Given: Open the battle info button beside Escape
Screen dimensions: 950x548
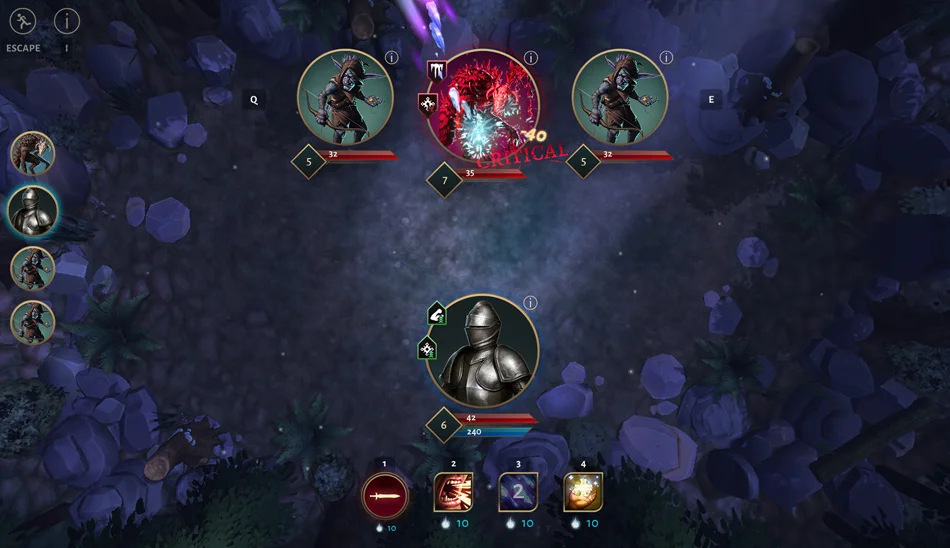Looking at the screenshot, I should (x=67, y=20).
